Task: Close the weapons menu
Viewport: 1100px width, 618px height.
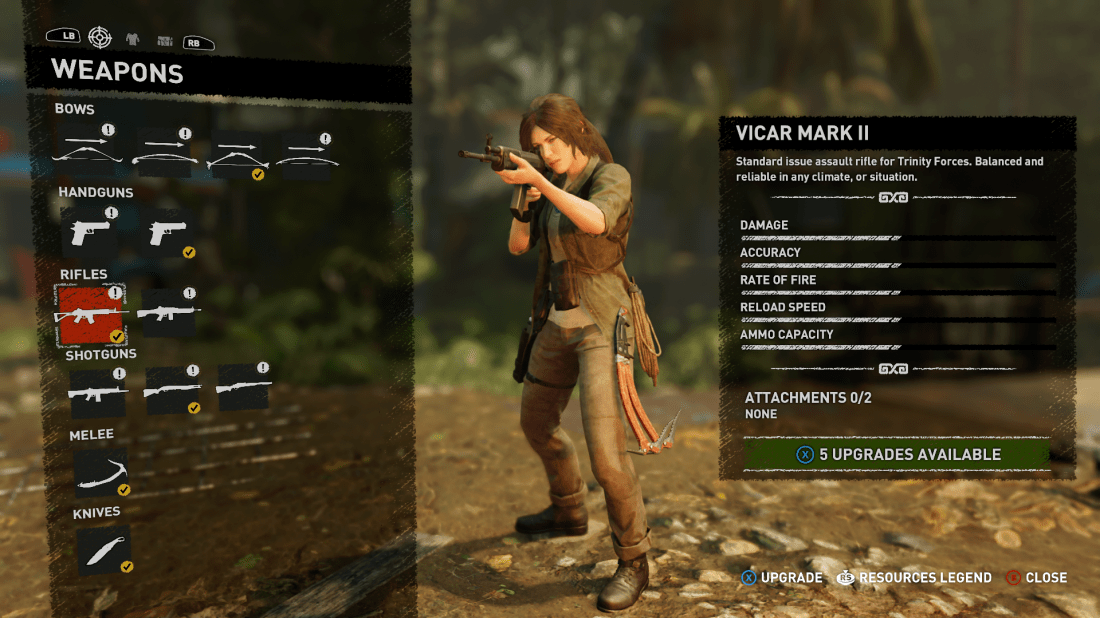Action: tap(1035, 578)
